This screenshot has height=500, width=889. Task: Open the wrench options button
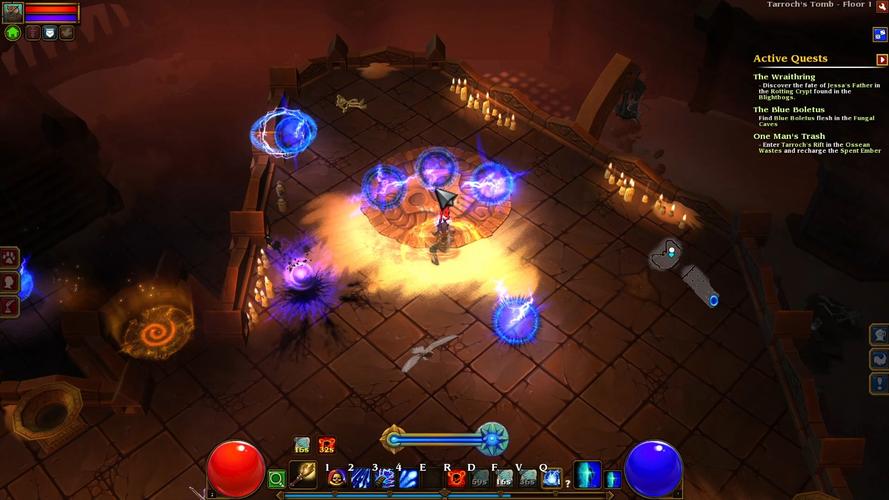(66, 32)
